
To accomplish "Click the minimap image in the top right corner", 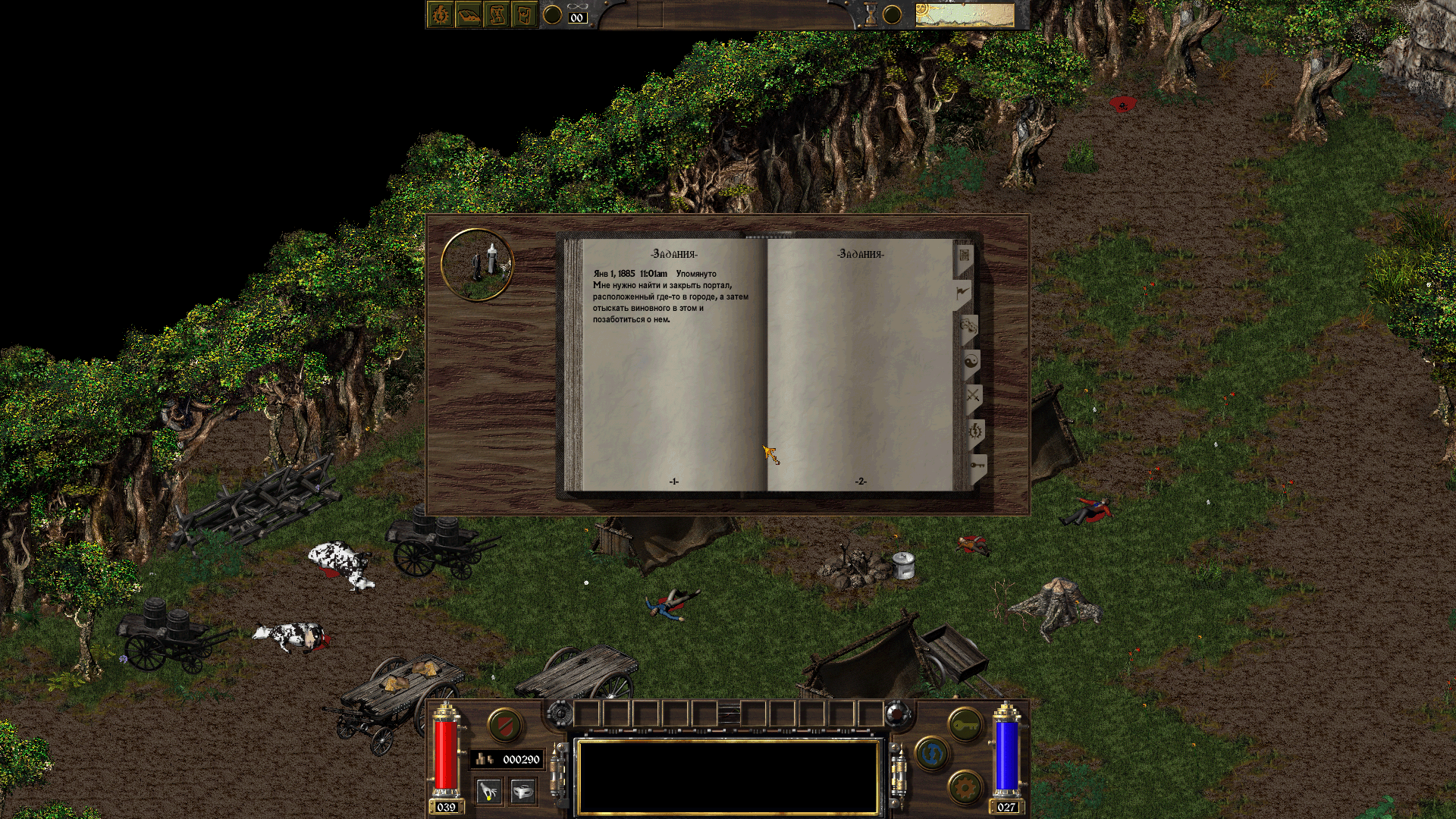I will 965,13.
